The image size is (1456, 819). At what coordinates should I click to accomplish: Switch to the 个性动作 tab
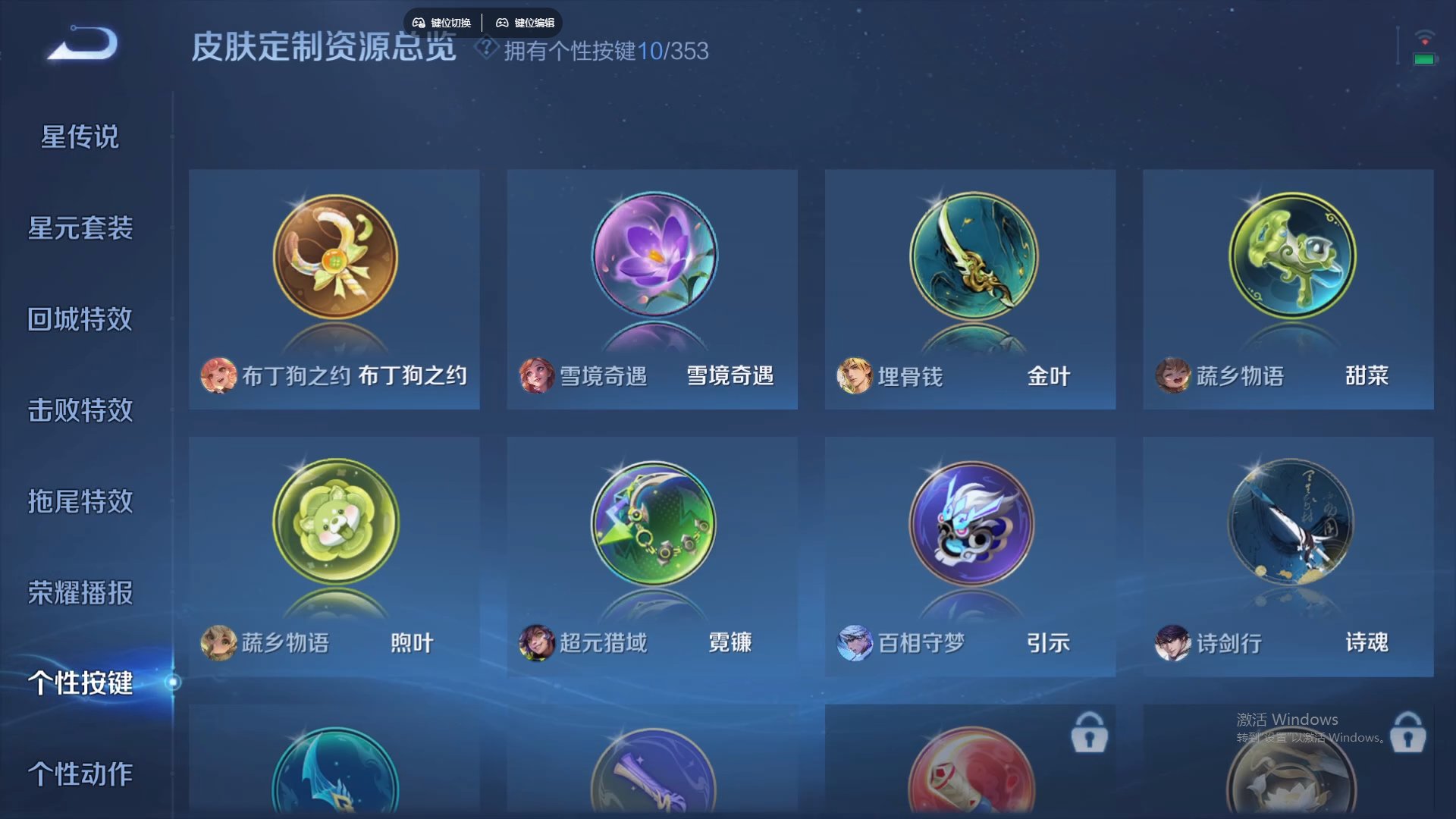(80, 775)
